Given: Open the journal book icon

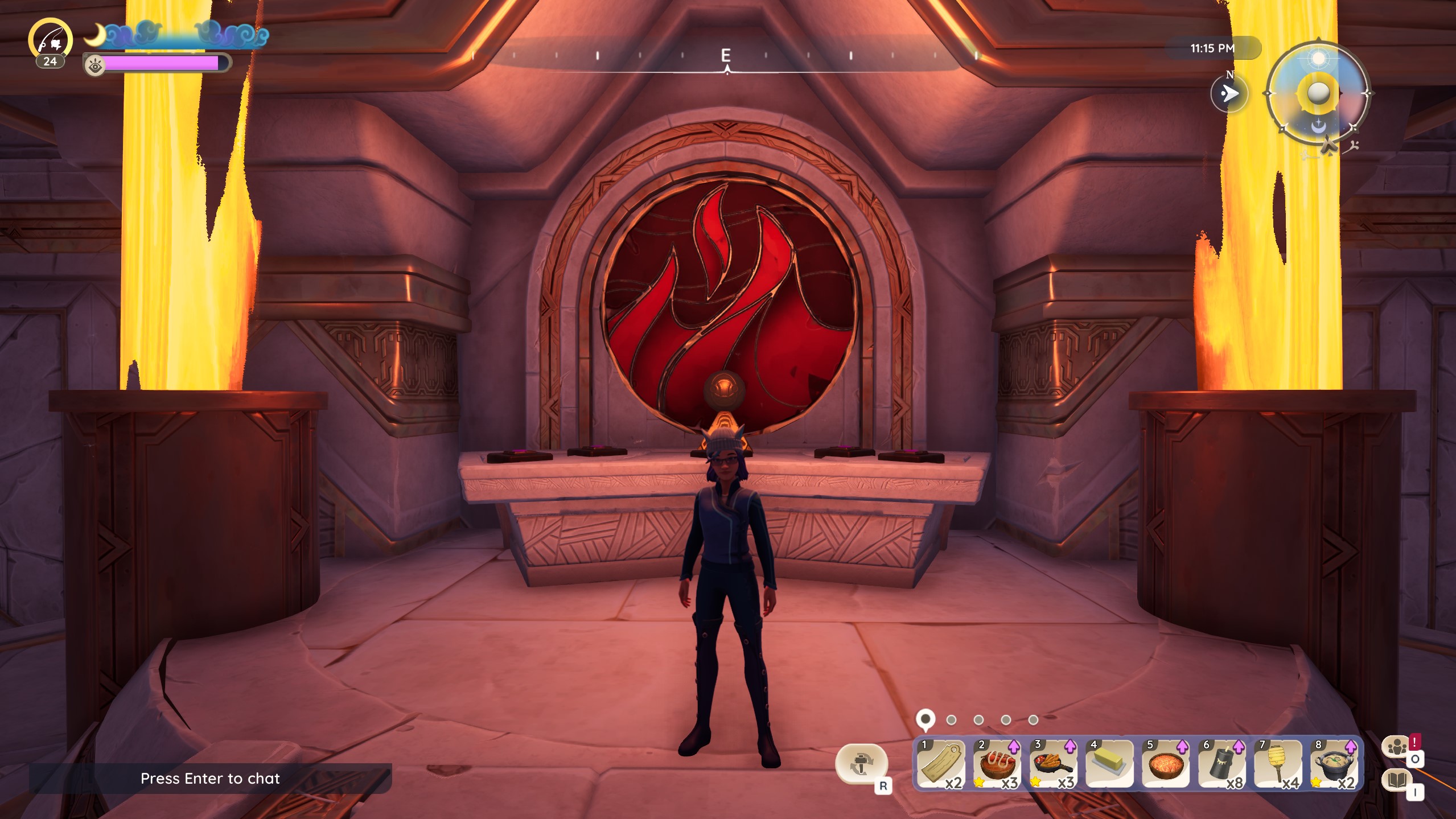Looking at the screenshot, I should [x=1397, y=780].
